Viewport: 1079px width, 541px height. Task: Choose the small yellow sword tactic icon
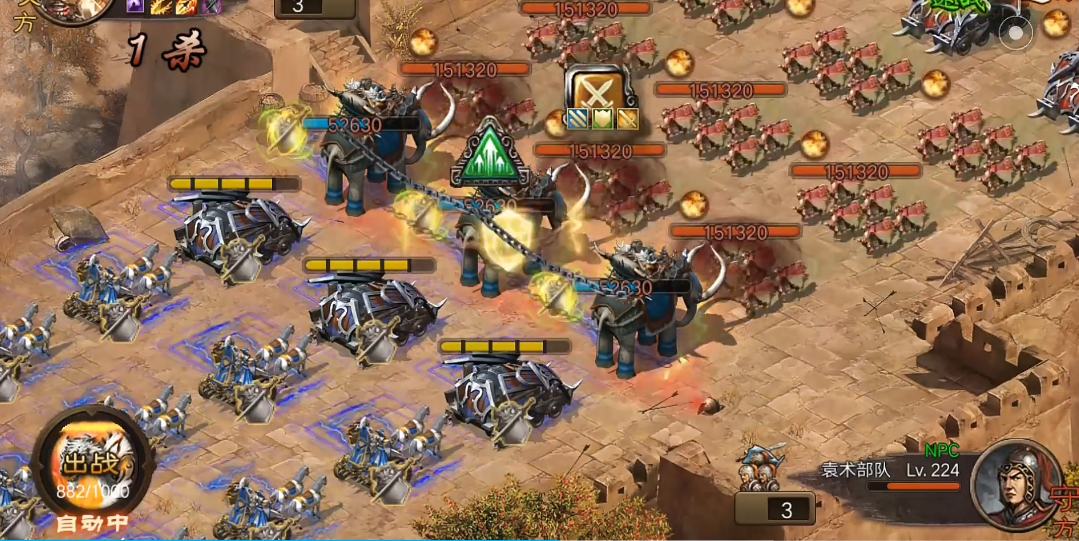626,120
